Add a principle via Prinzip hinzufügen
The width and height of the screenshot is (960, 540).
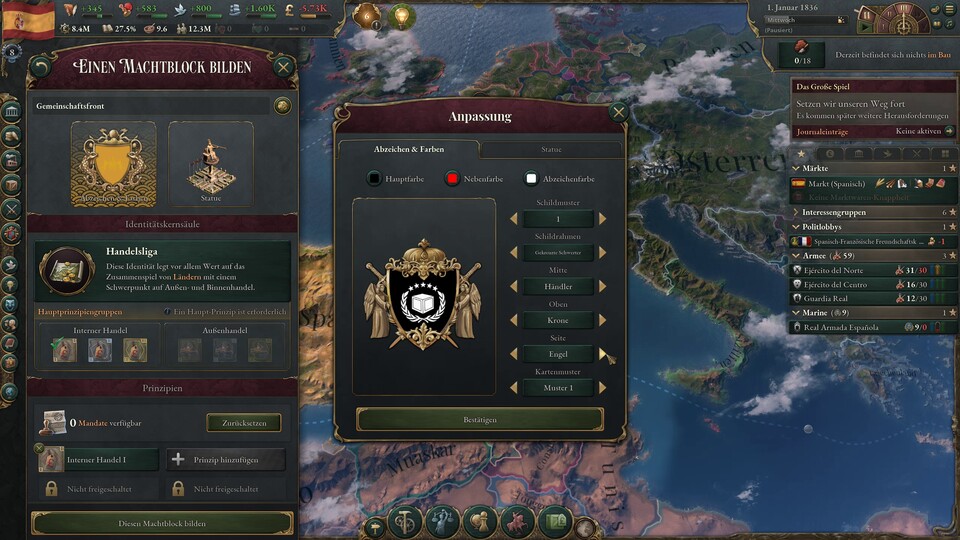(x=225, y=459)
